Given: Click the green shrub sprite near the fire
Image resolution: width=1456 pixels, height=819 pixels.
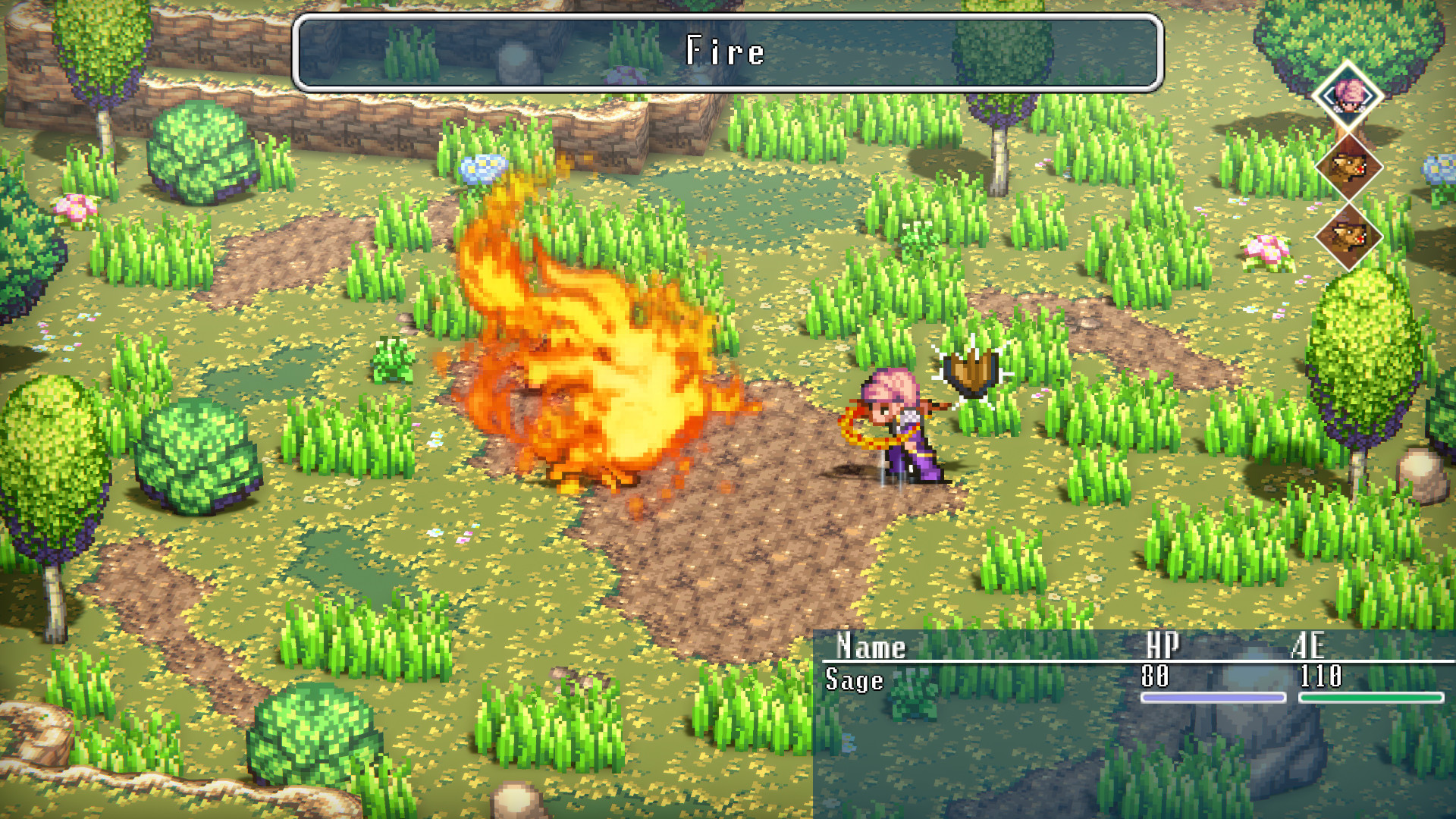Looking at the screenshot, I should tap(394, 360).
